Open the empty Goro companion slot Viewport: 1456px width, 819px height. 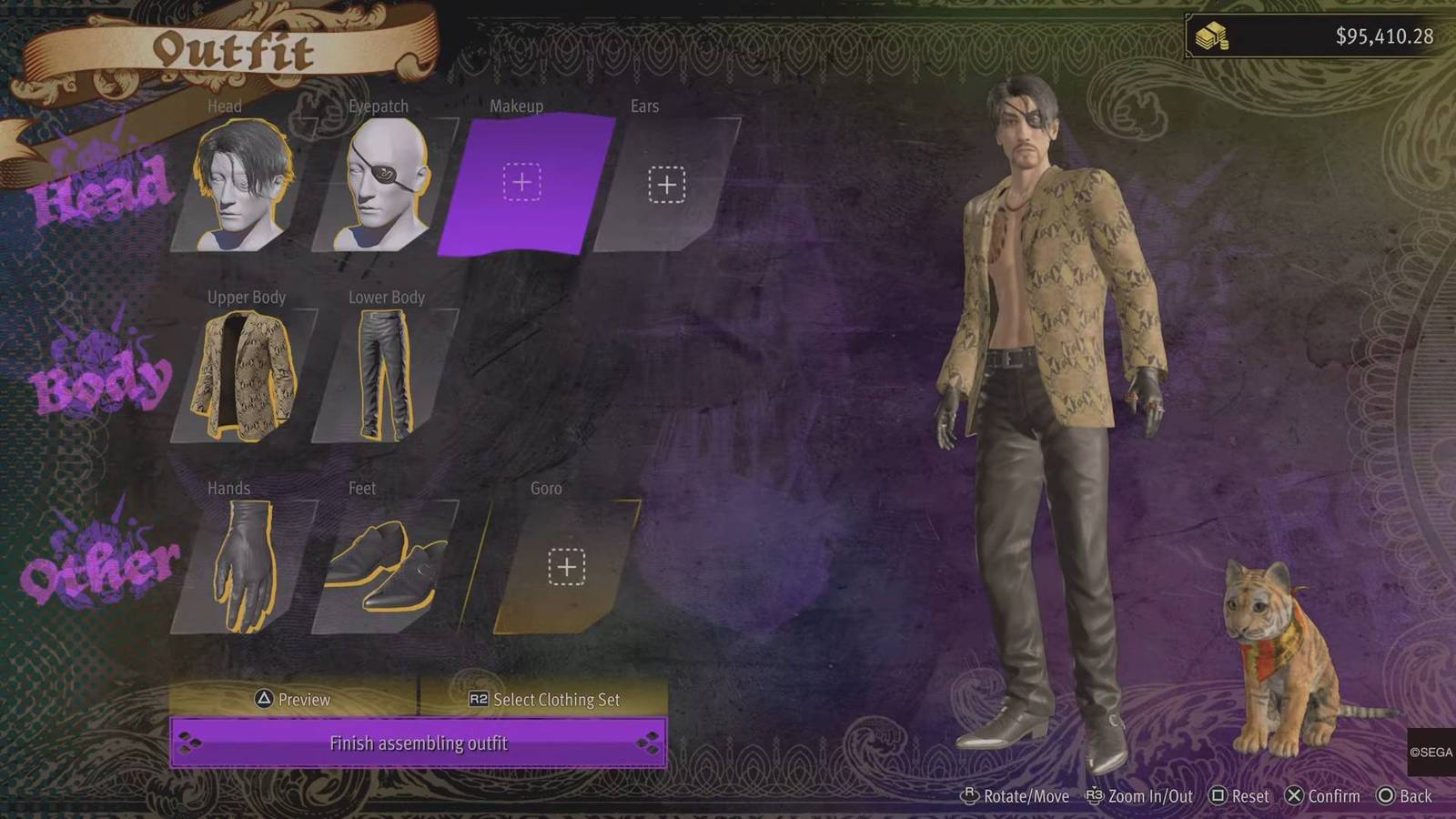(x=566, y=564)
